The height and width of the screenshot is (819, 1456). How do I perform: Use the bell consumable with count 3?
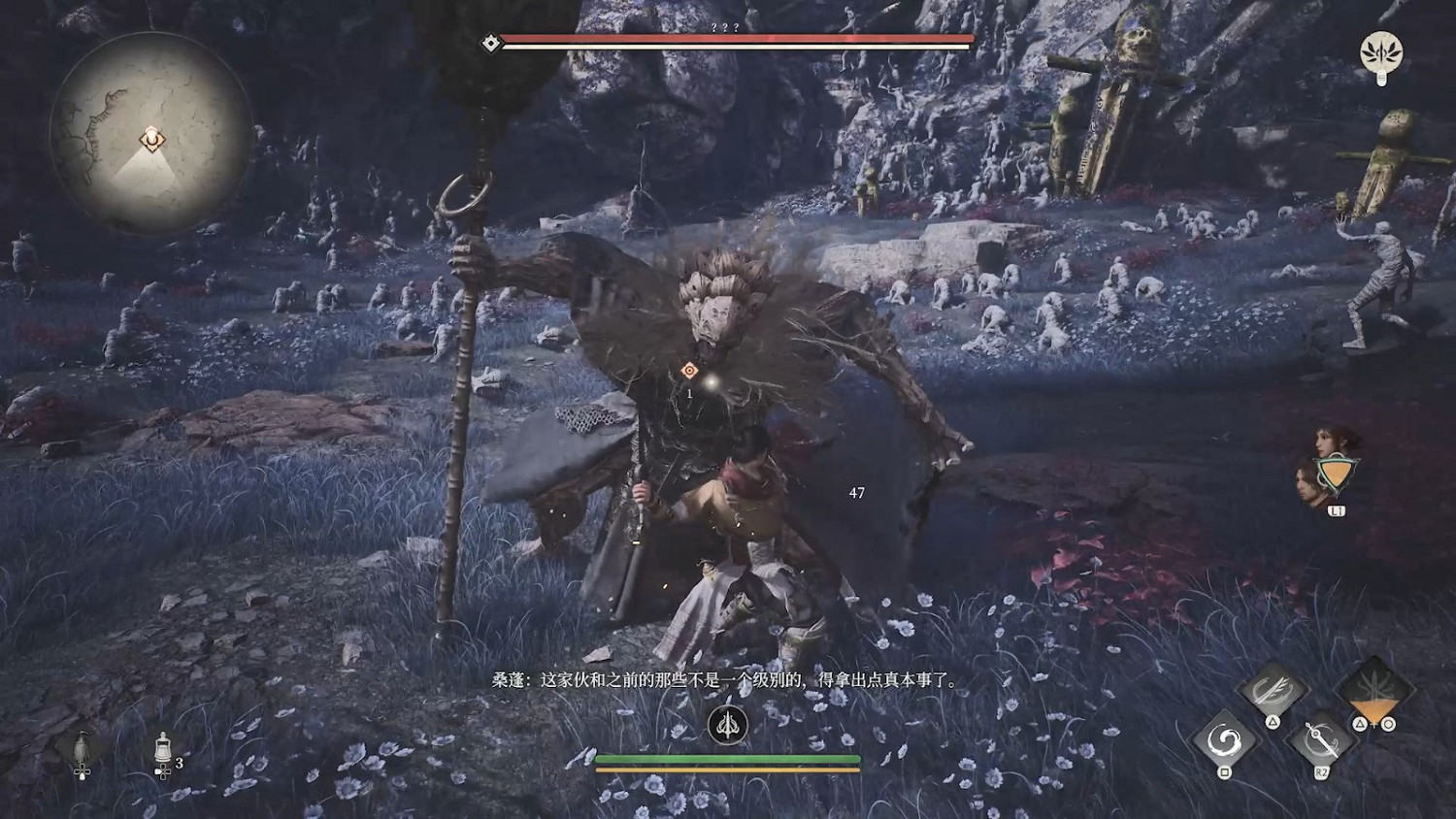[x=163, y=745]
